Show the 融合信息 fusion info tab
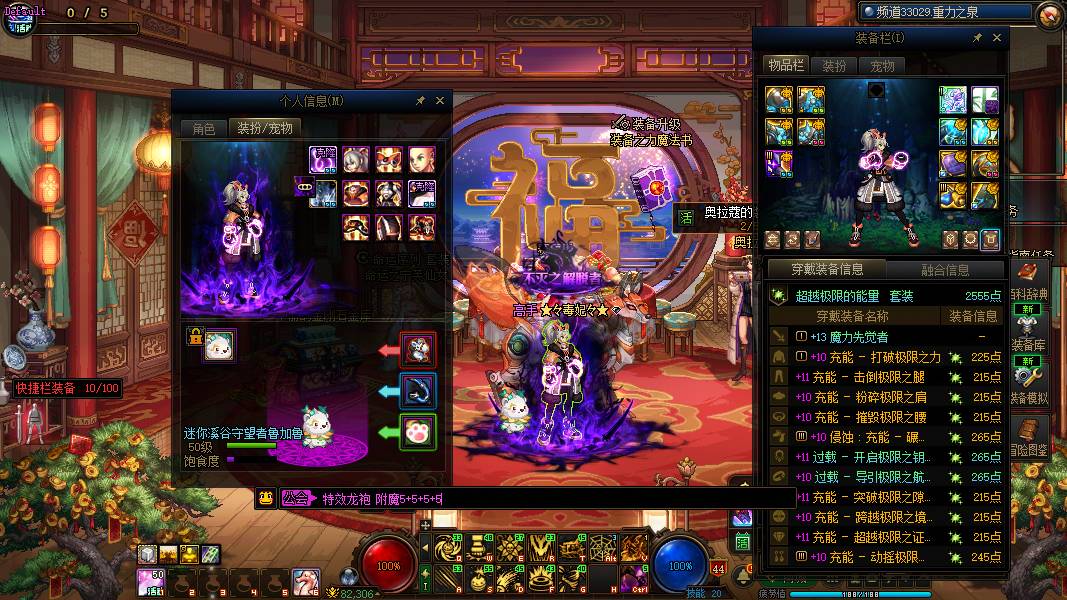This screenshot has width=1067, height=600. [944, 269]
